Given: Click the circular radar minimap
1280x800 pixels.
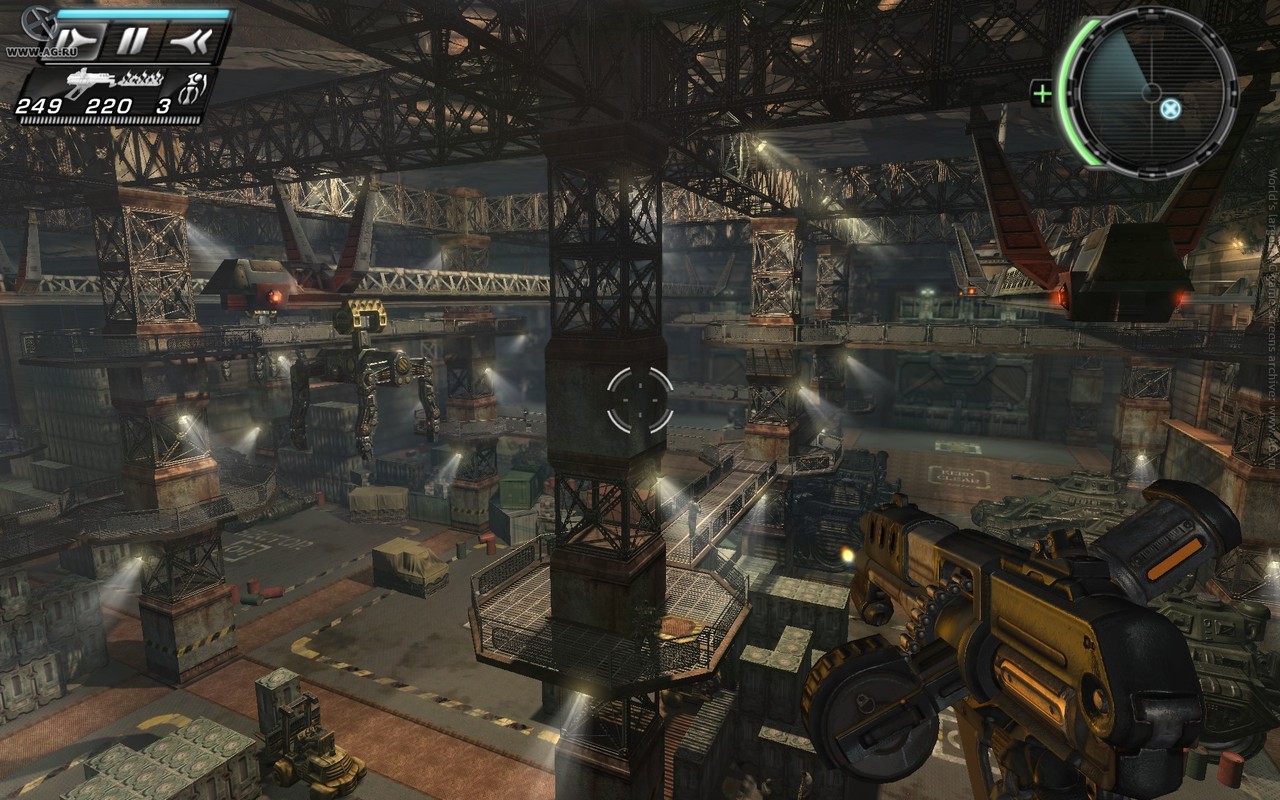Looking at the screenshot, I should pyautogui.click(x=1151, y=93).
